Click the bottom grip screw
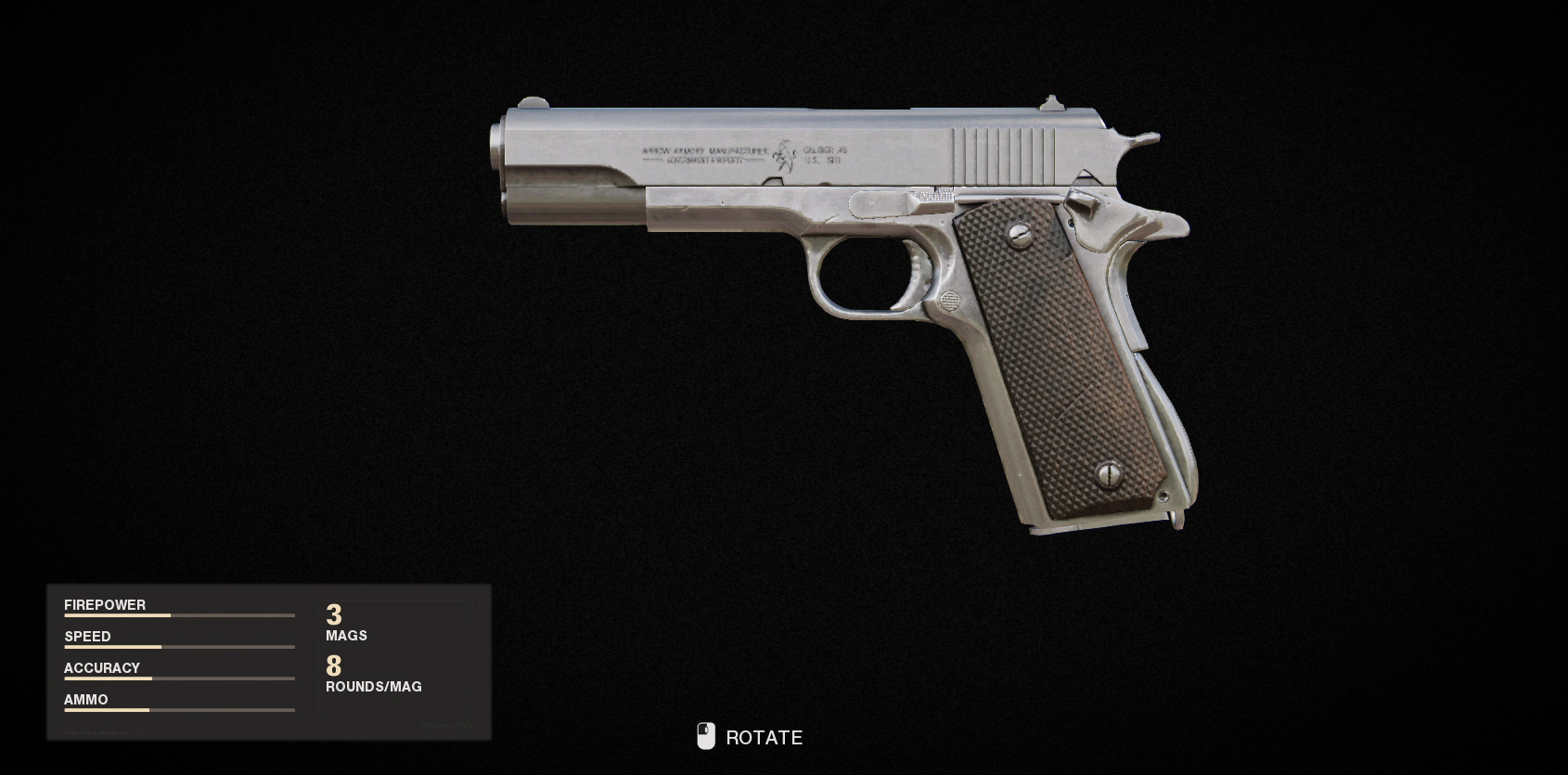Screen dimensions: 1568x775 (1110, 473)
